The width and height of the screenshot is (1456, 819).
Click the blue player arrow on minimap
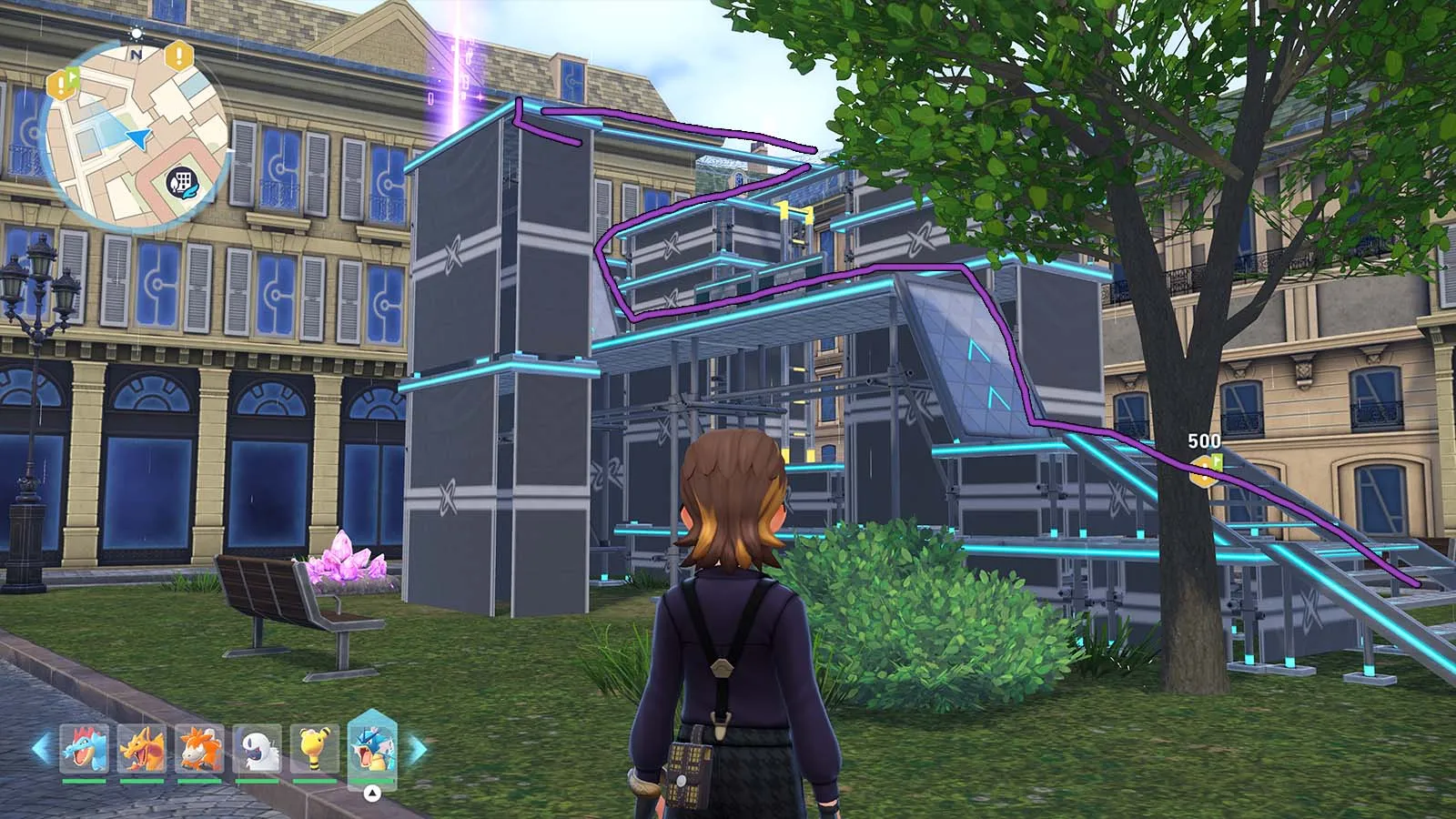[x=137, y=137]
